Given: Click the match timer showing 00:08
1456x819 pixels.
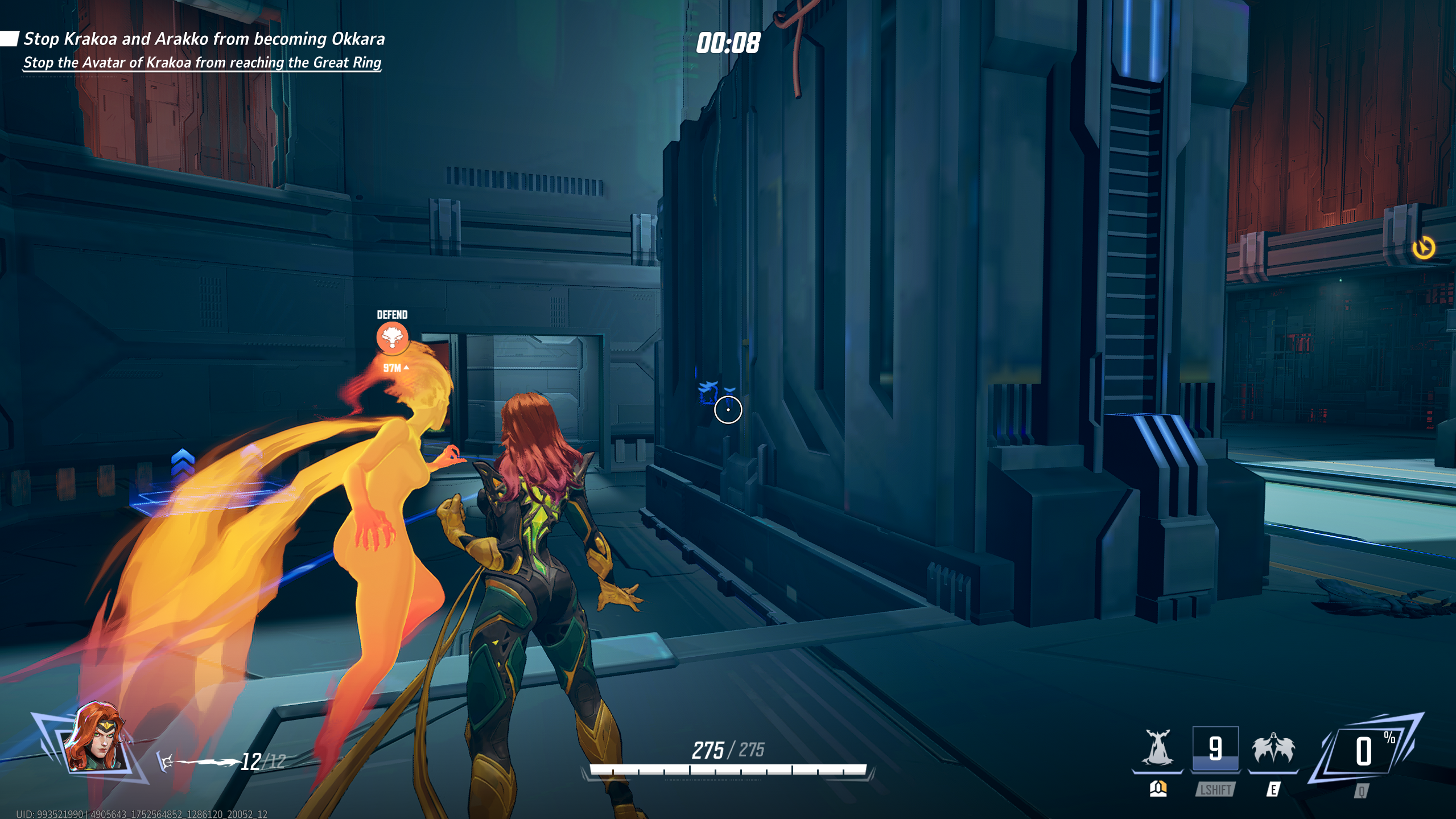Looking at the screenshot, I should [728, 42].
